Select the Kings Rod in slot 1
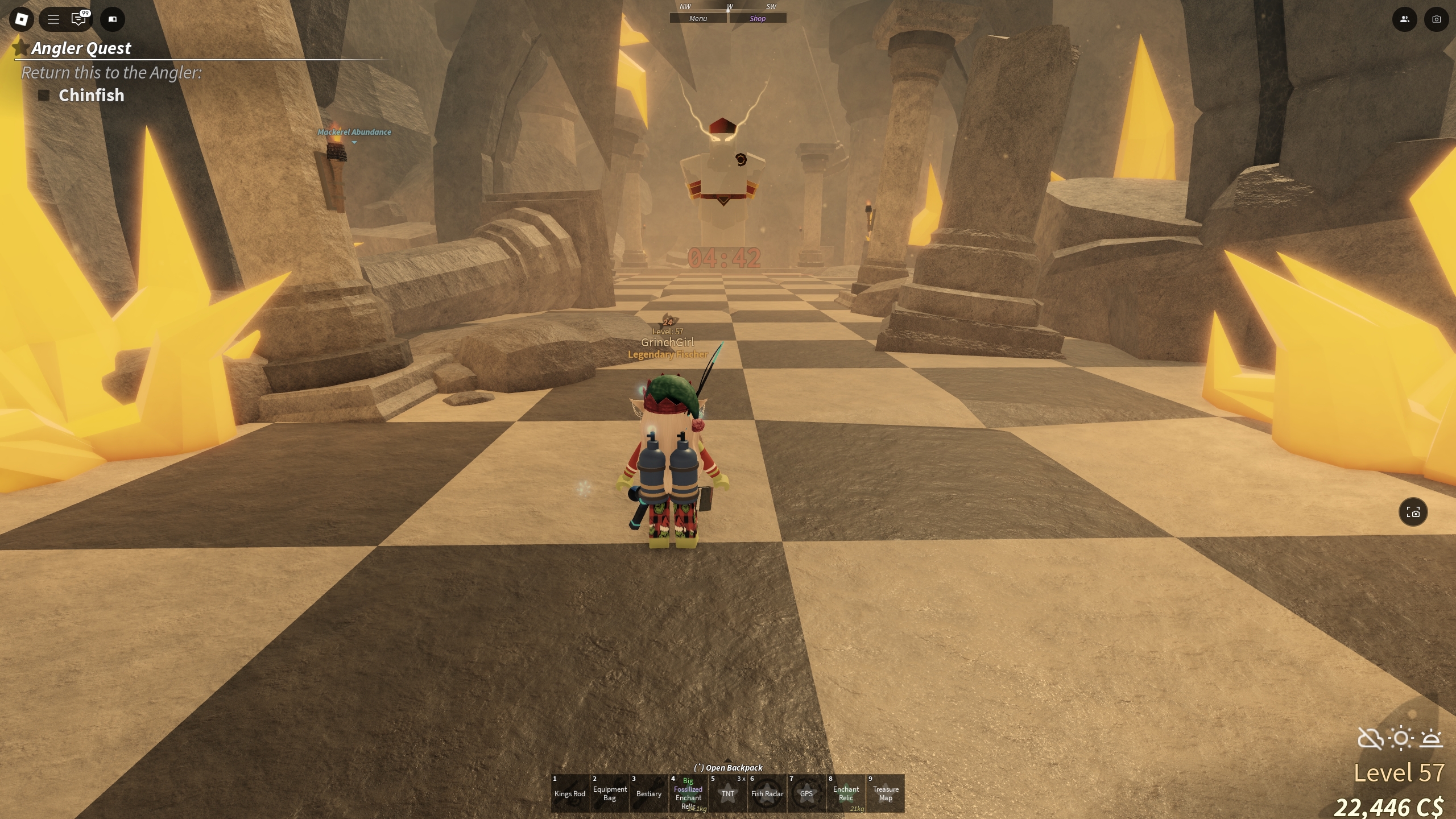This screenshot has width=1456, height=819. [x=570, y=793]
